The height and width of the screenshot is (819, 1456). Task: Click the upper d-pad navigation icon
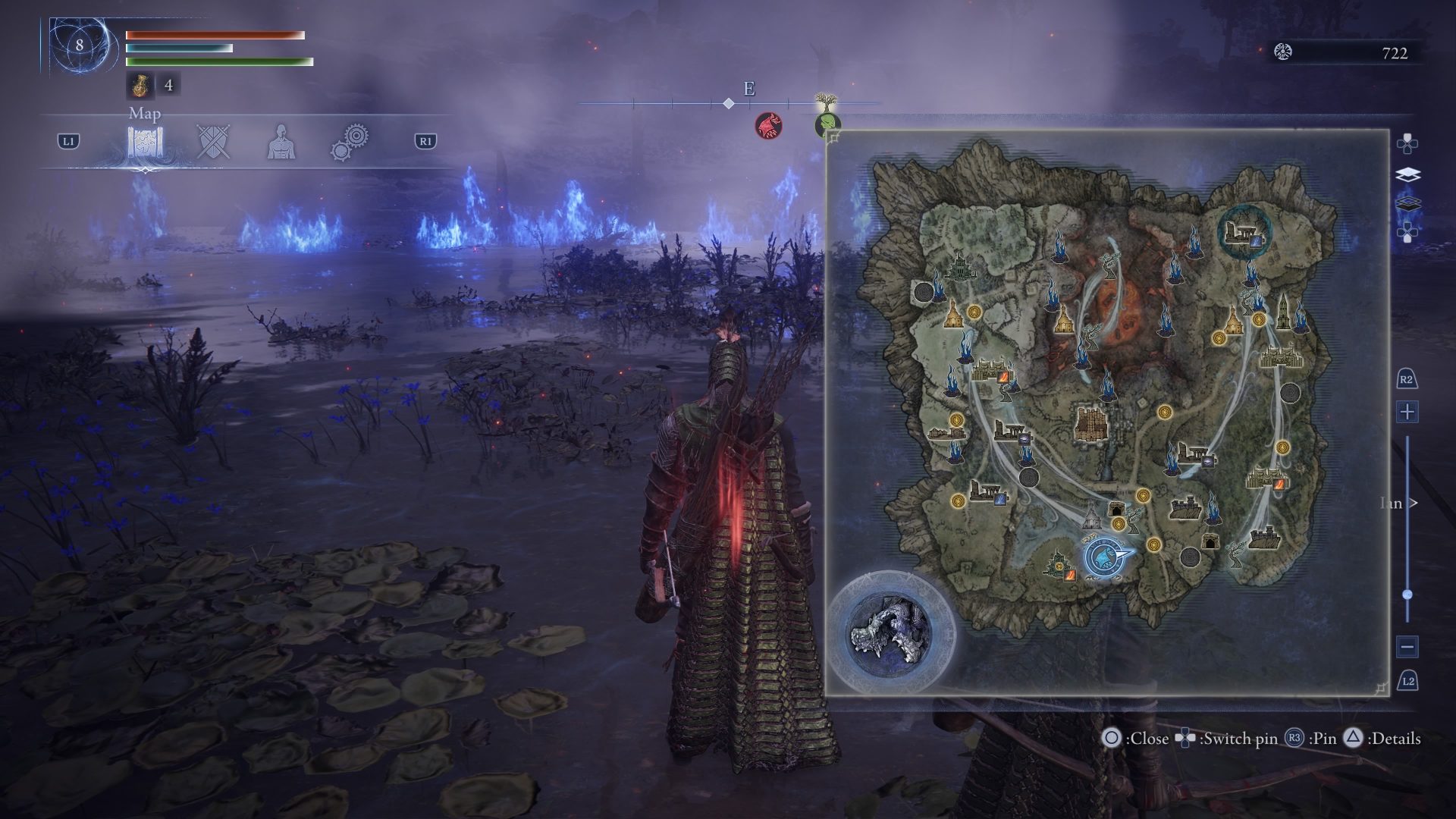click(x=1407, y=143)
